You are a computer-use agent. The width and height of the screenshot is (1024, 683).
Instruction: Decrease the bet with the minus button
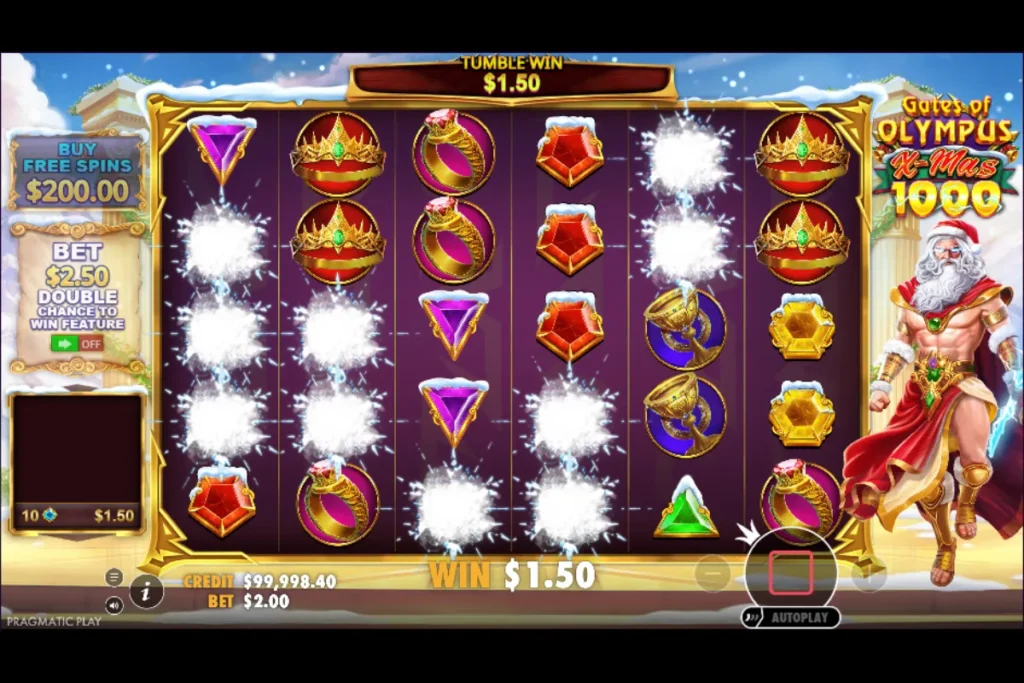pyautogui.click(x=712, y=574)
